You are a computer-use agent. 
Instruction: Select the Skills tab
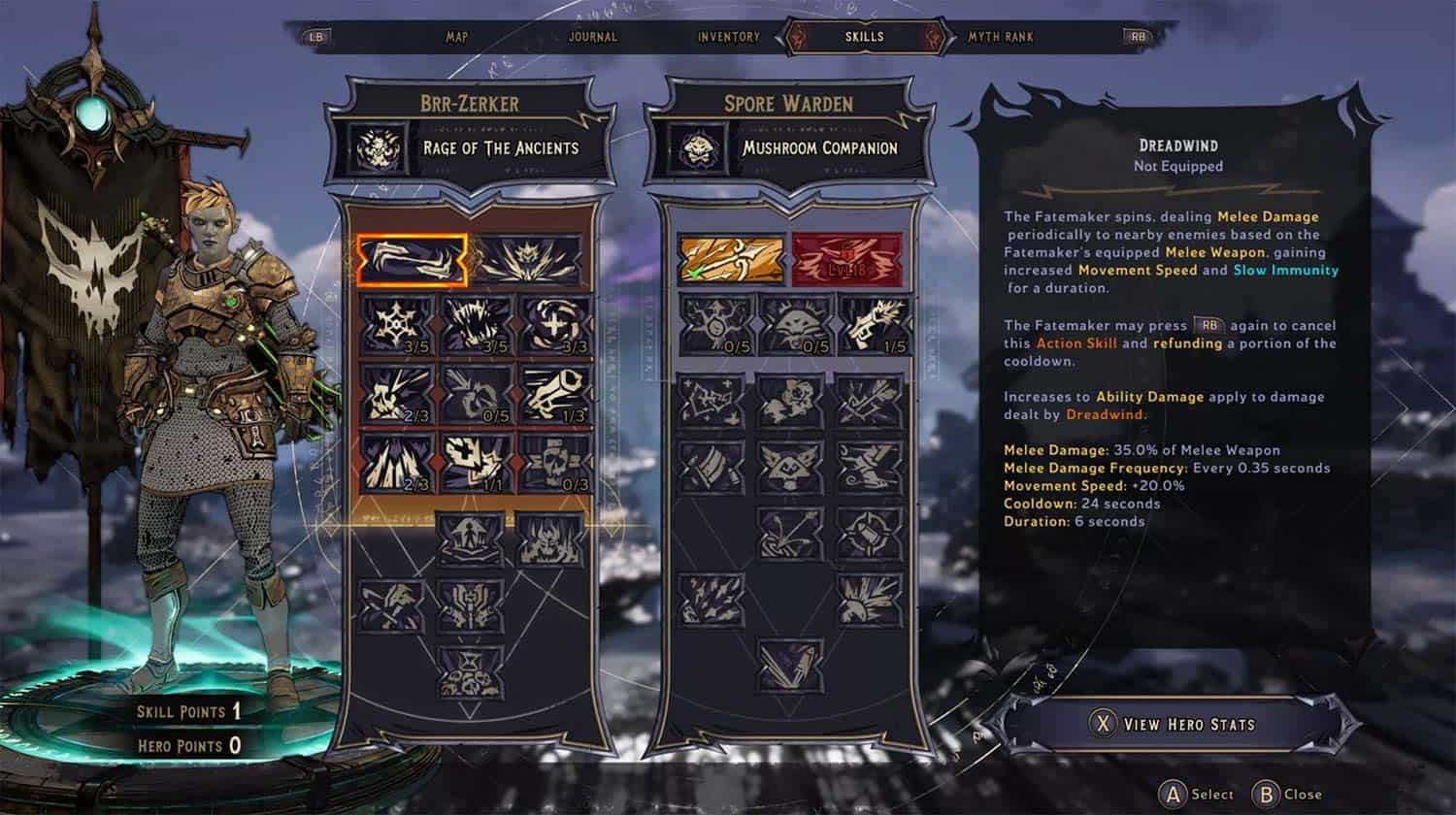tap(864, 37)
